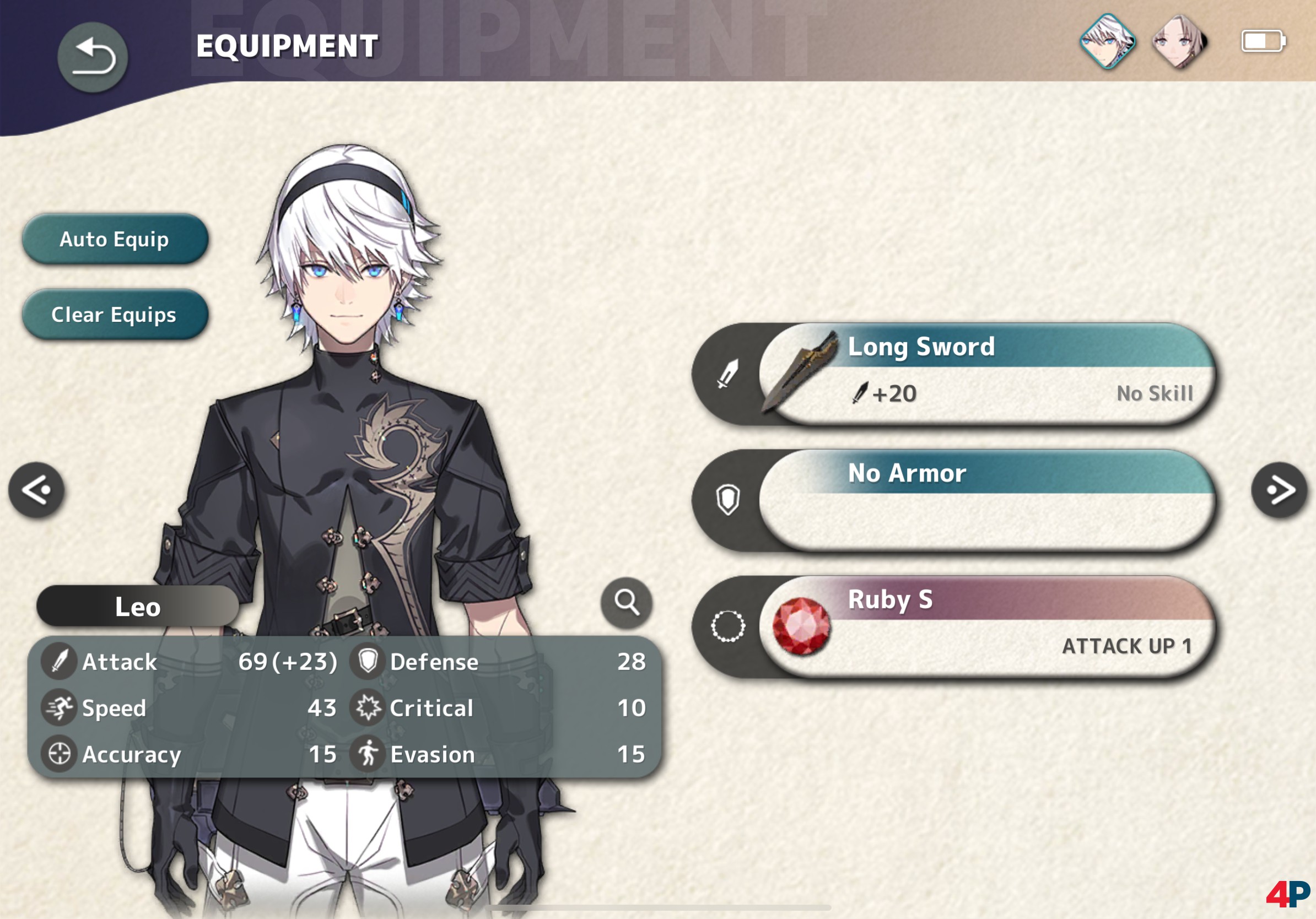Inspect character with the magnifying glass
Viewport: 1316px width, 919px height.
[x=627, y=602]
